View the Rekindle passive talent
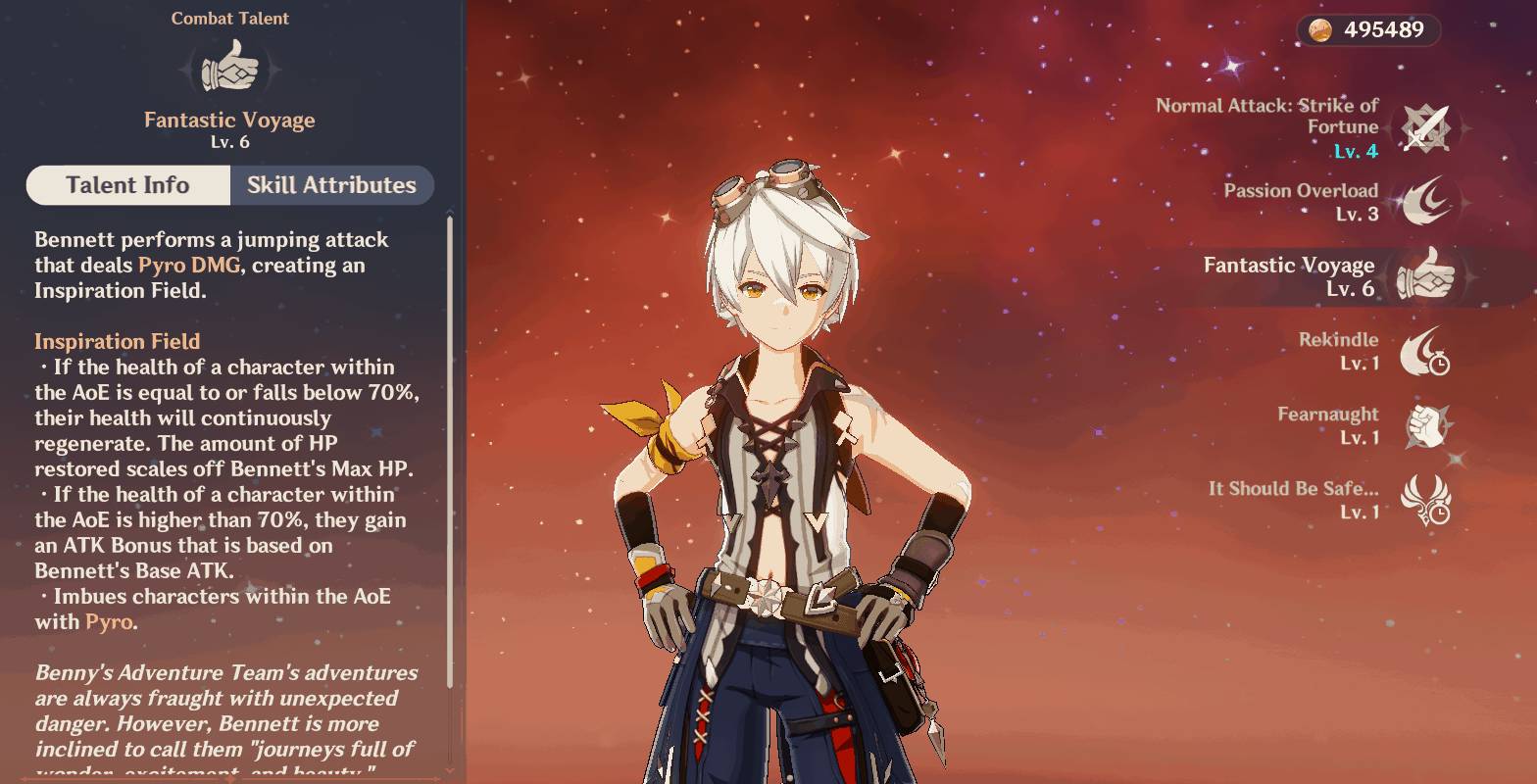 (x=1422, y=351)
